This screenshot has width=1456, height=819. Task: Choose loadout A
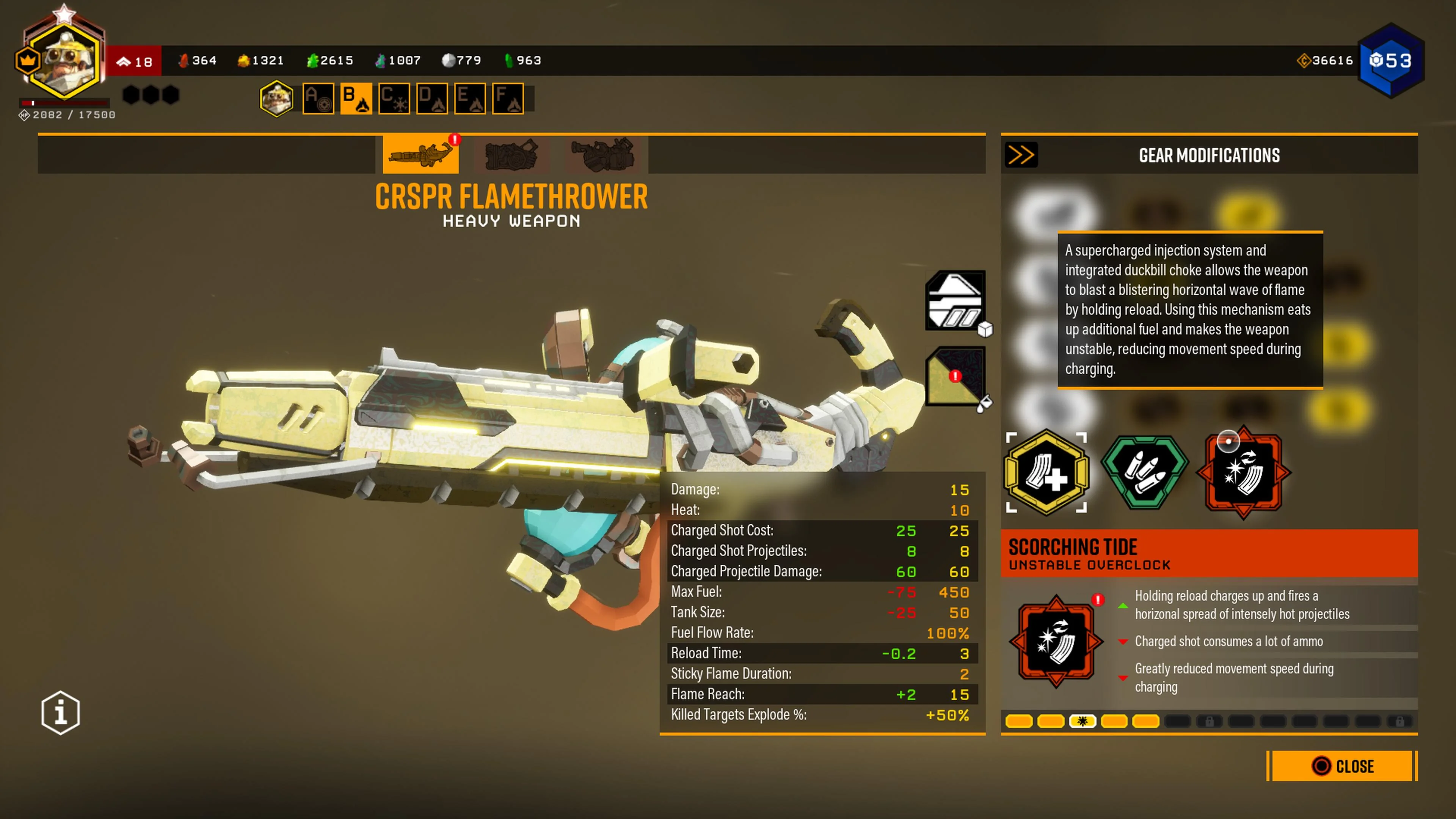pyautogui.click(x=318, y=99)
